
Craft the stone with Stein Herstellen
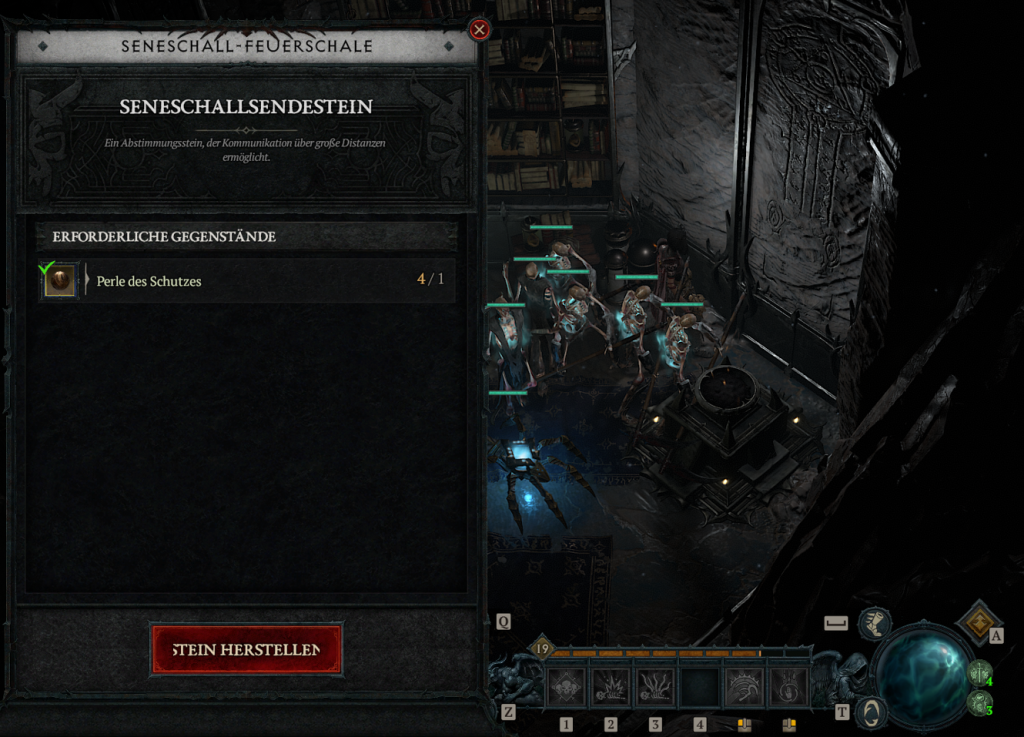point(246,650)
